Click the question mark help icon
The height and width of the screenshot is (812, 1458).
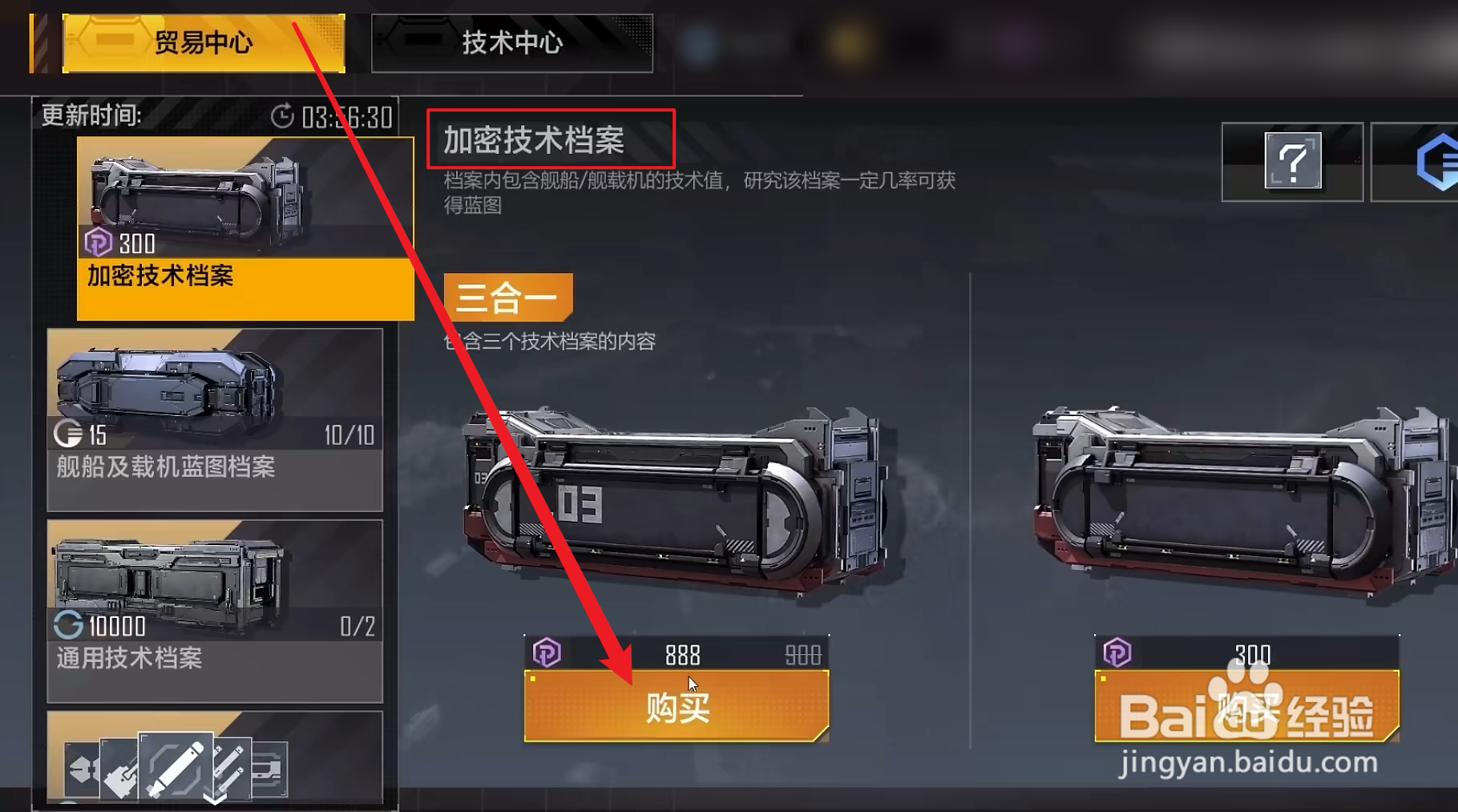point(1290,160)
